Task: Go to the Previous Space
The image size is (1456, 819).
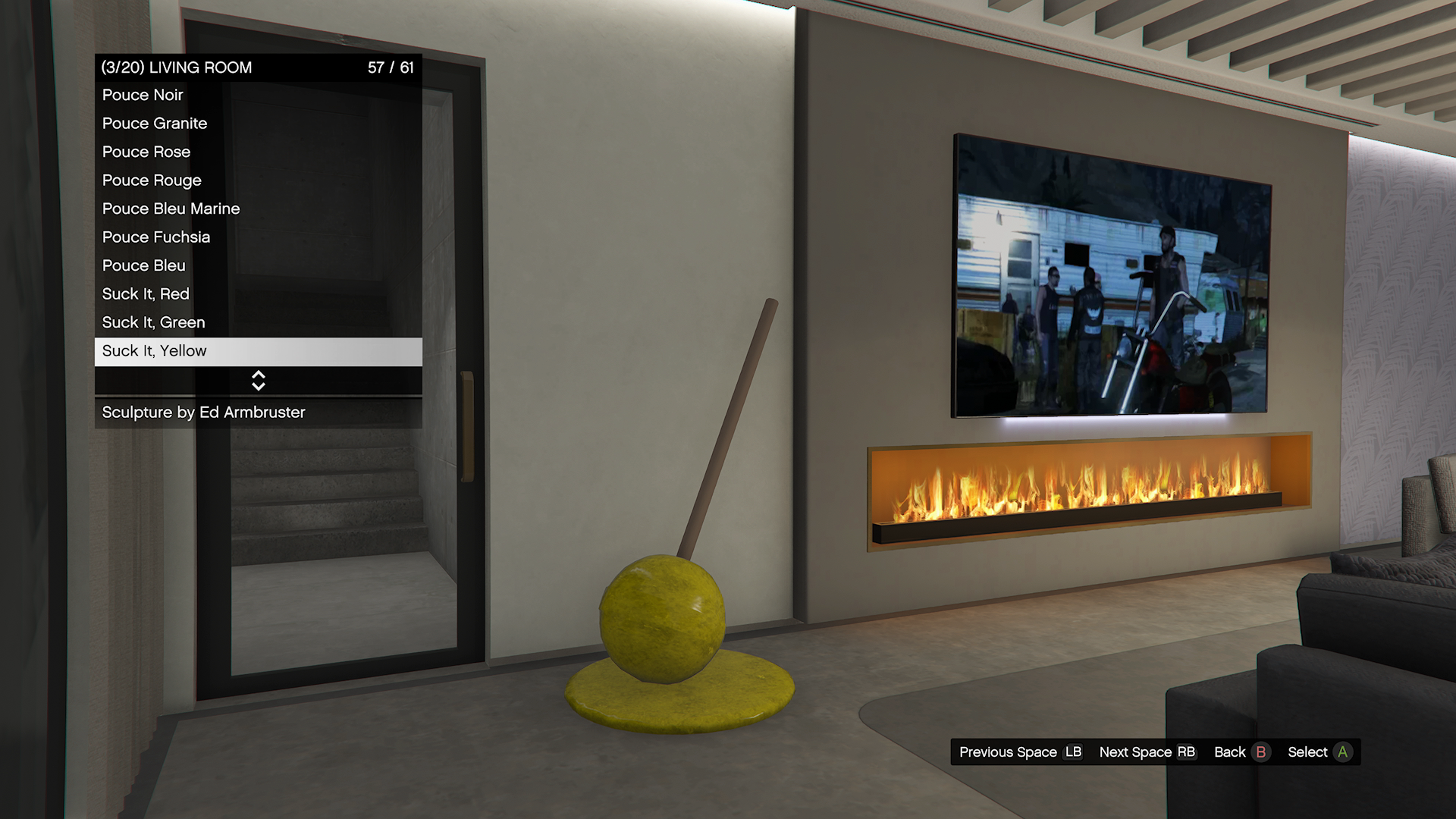Action: click(x=1020, y=752)
